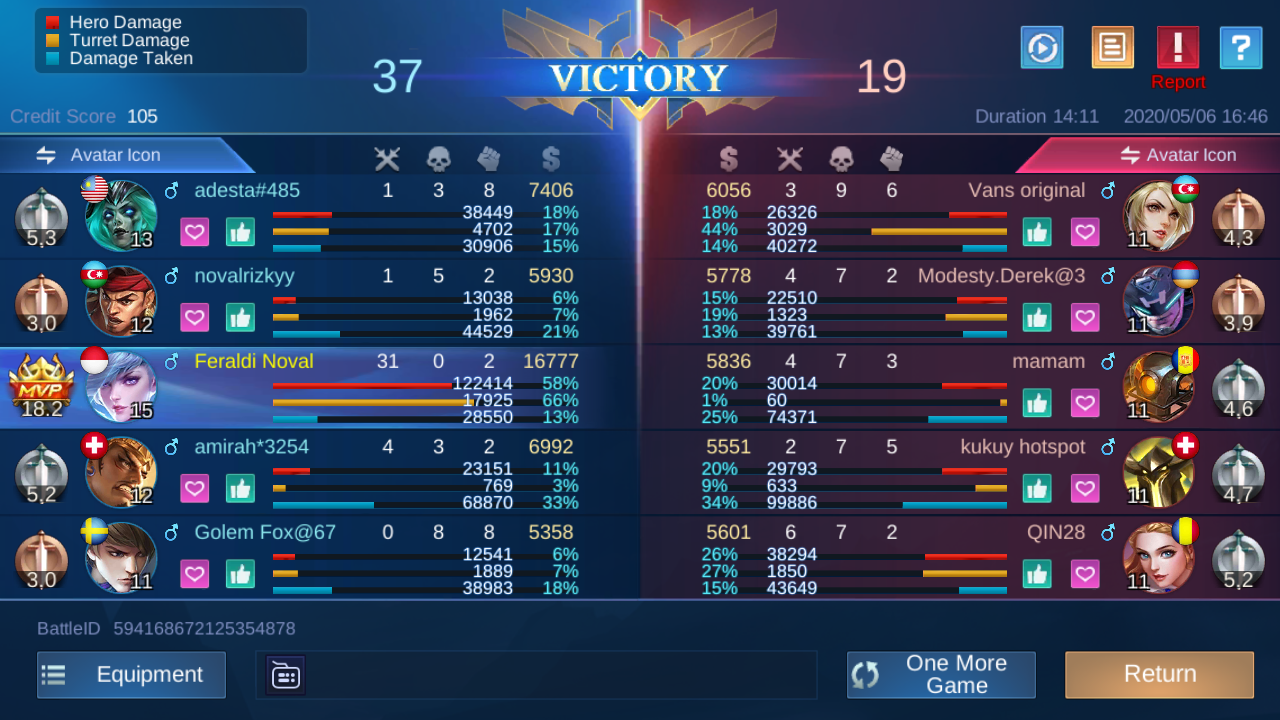
Task: Open the battle data list icon
Action: [x=1112, y=48]
